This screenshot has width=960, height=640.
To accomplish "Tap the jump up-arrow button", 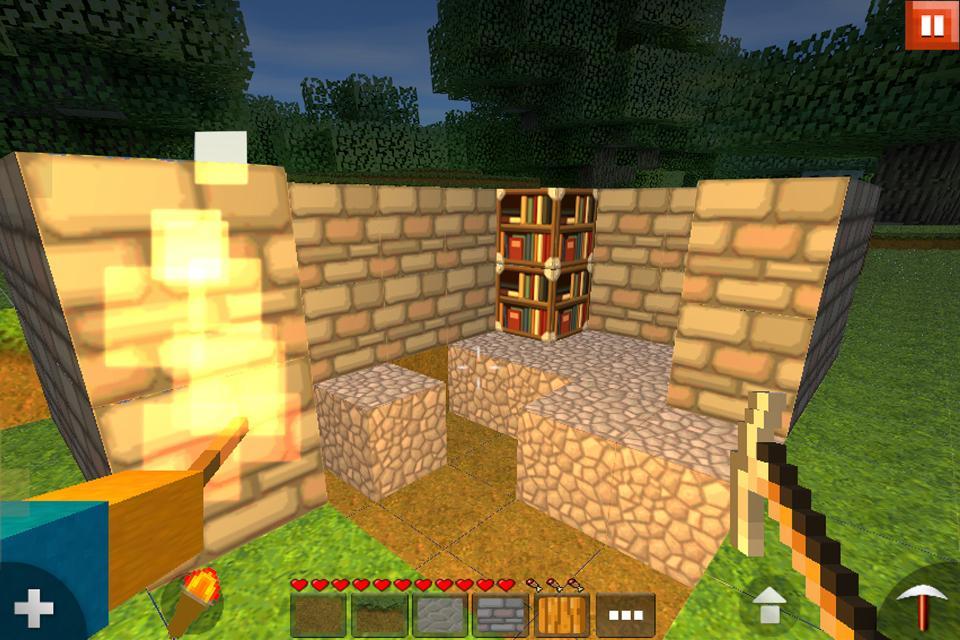I will (769, 605).
